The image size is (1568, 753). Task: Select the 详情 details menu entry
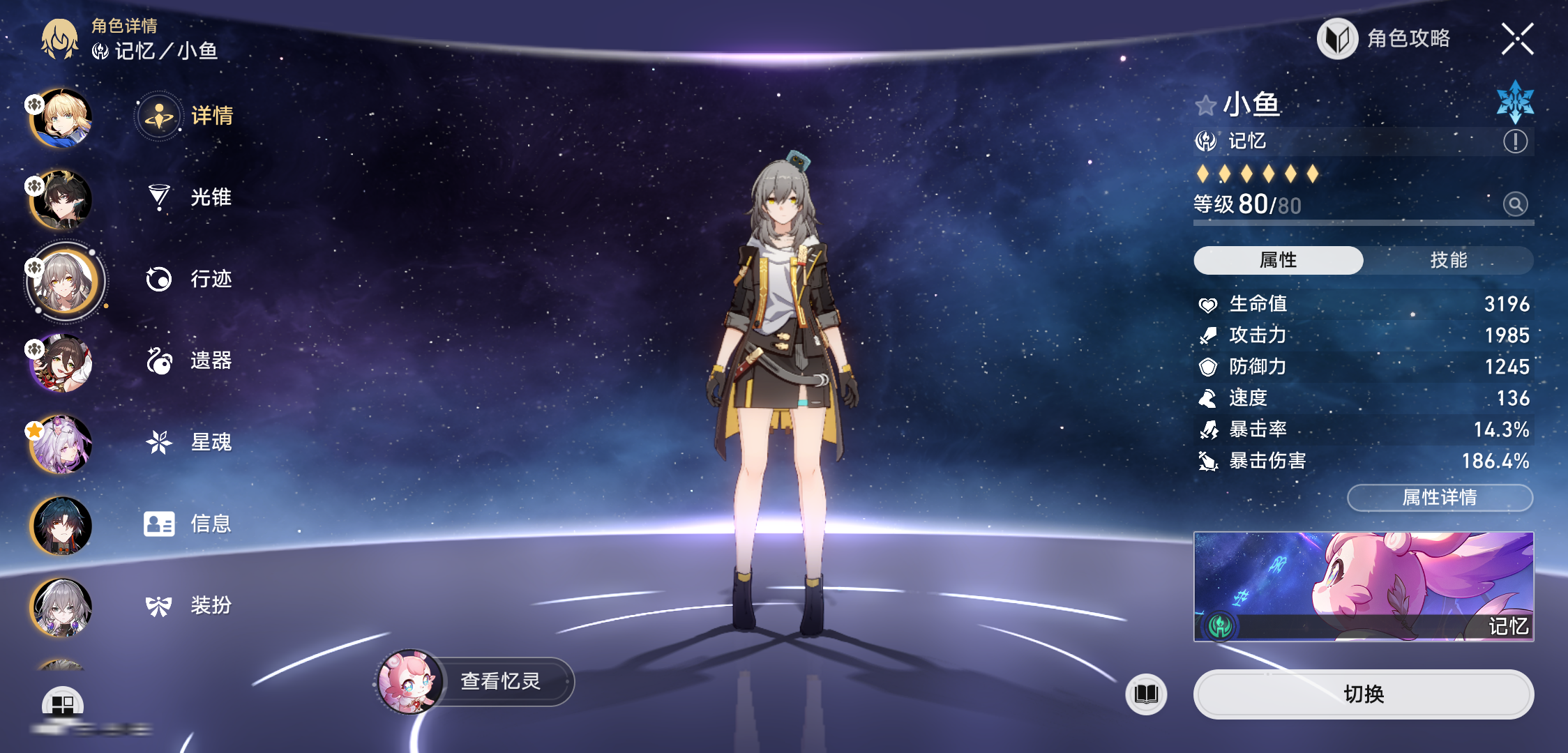tap(190, 116)
